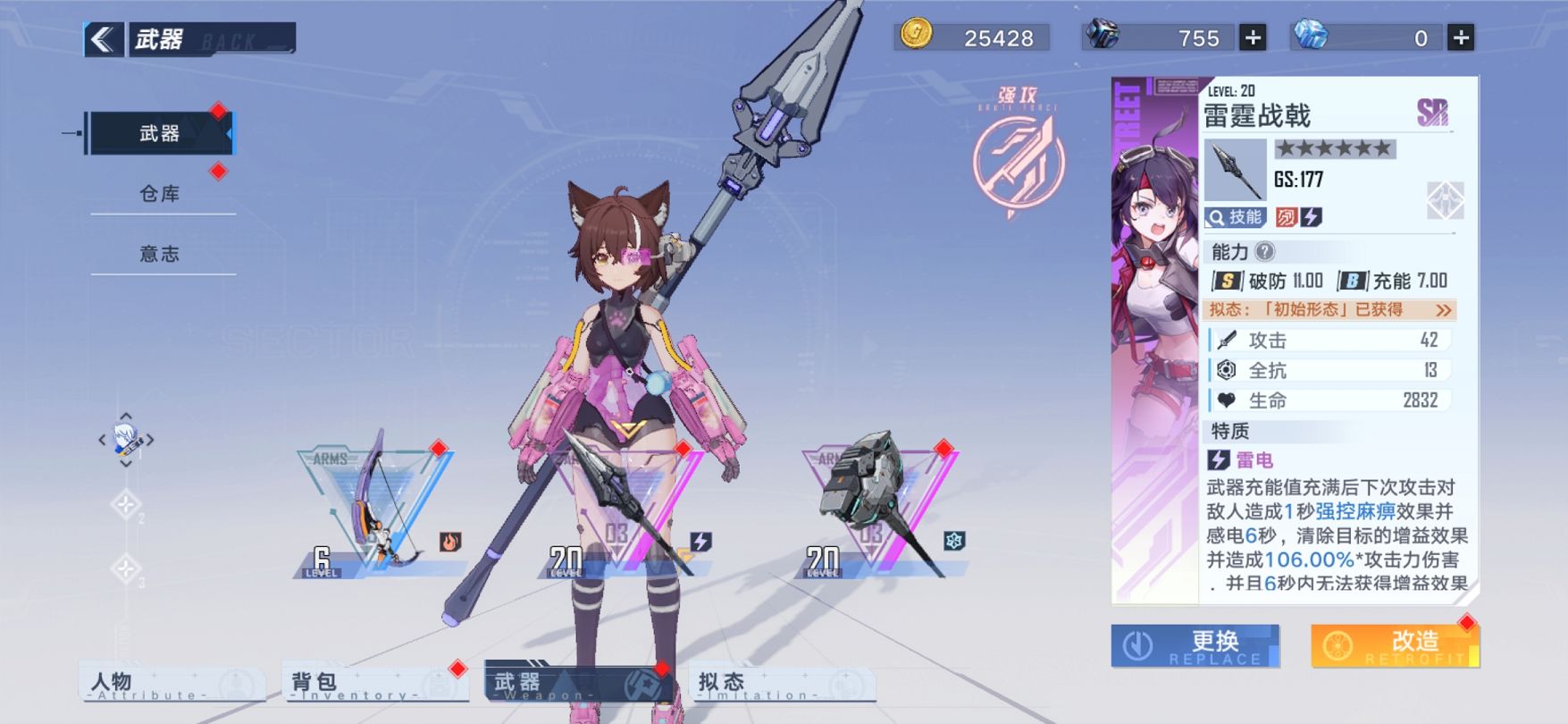Screen dimensions: 1568x724
Task: Choose the white-haired character switcher icon
Action: coord(126,440)
